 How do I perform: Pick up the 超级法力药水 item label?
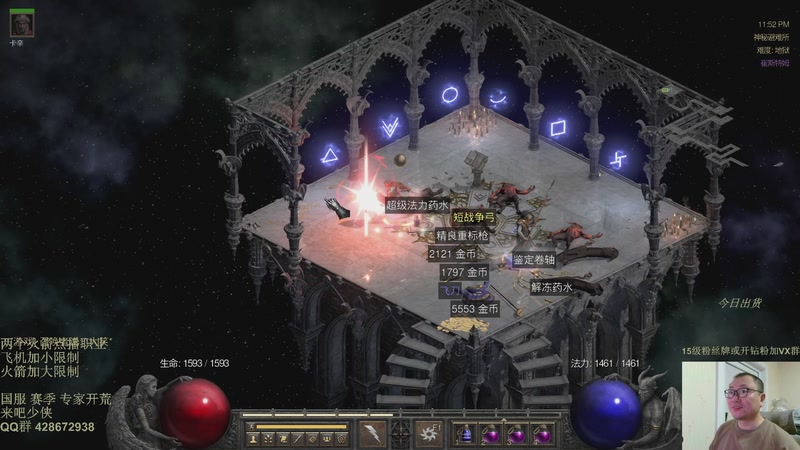click(417, 205)
